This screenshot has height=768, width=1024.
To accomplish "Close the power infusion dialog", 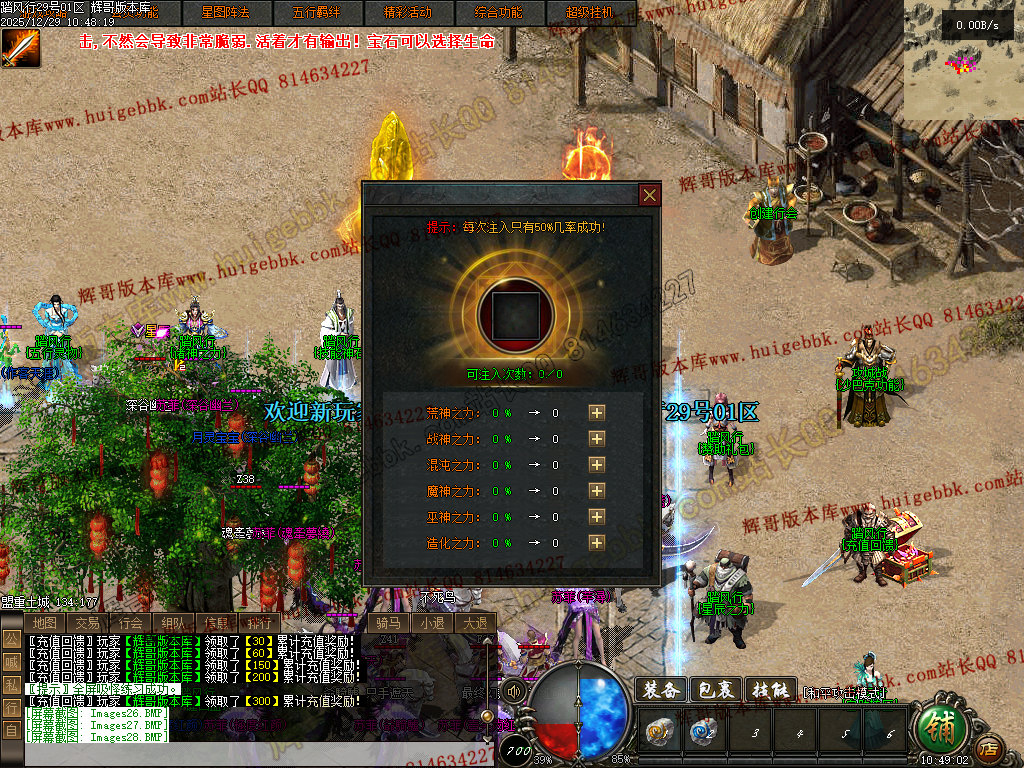I will (650, 195).
